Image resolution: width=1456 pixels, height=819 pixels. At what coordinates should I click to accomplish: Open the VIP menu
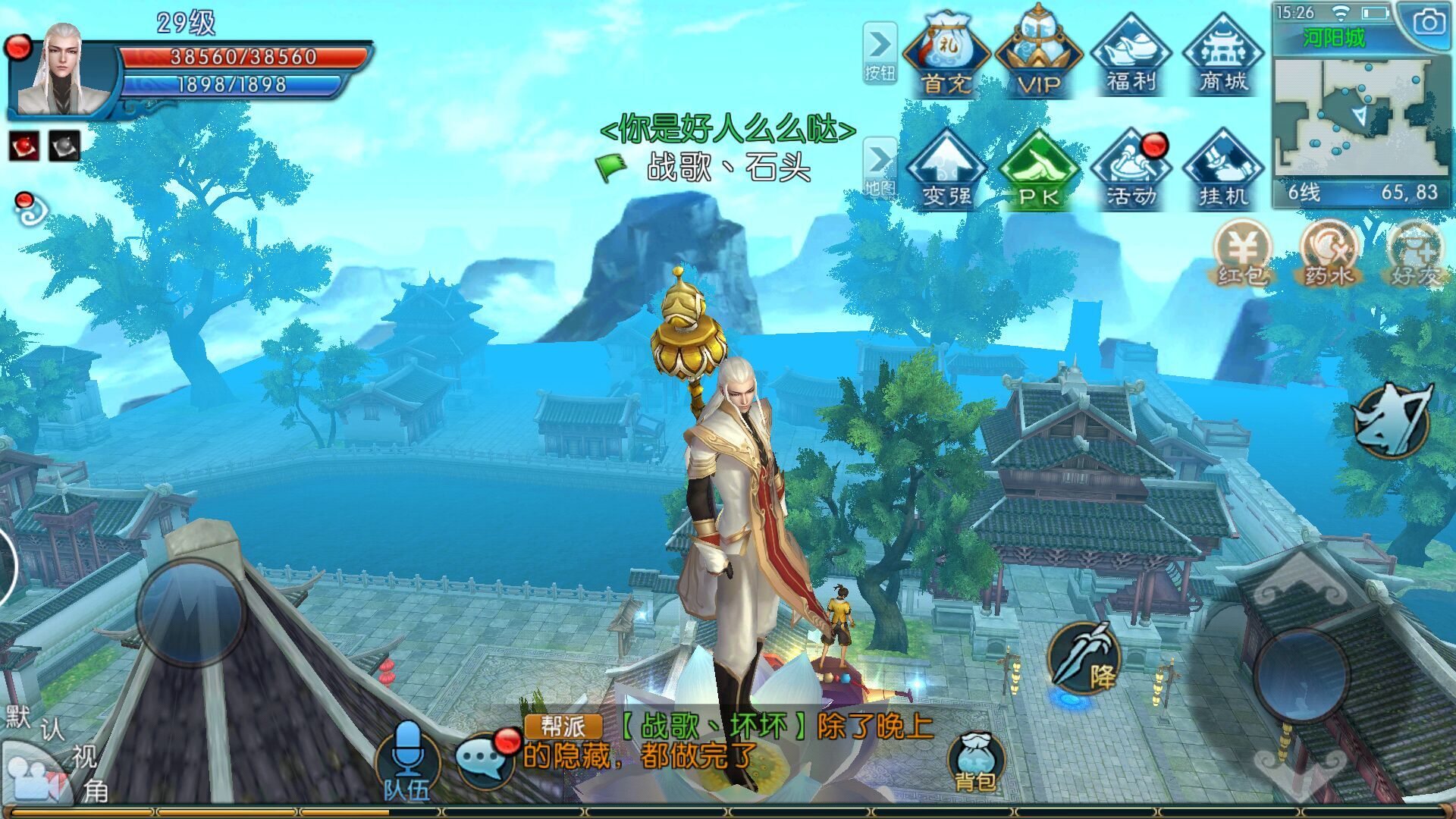(x=1038, y=55)
